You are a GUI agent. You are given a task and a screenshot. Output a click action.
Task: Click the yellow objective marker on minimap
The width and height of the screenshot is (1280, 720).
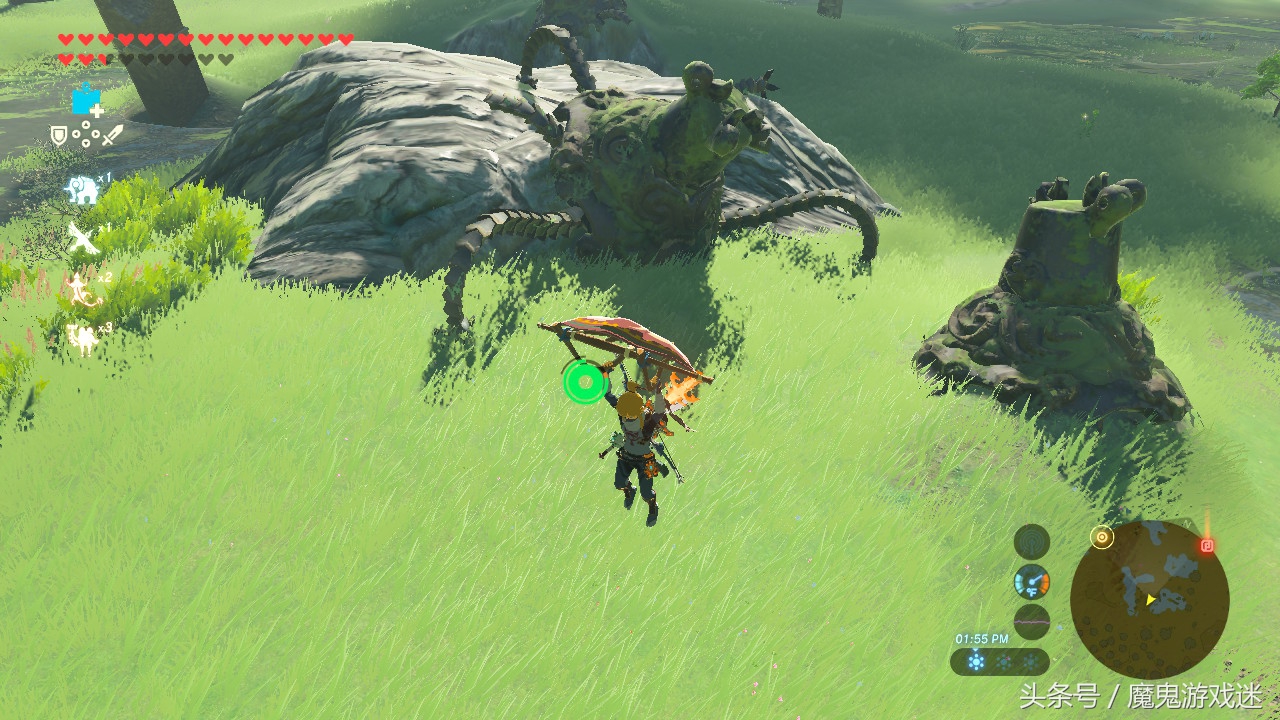[x=1102, y=537]
